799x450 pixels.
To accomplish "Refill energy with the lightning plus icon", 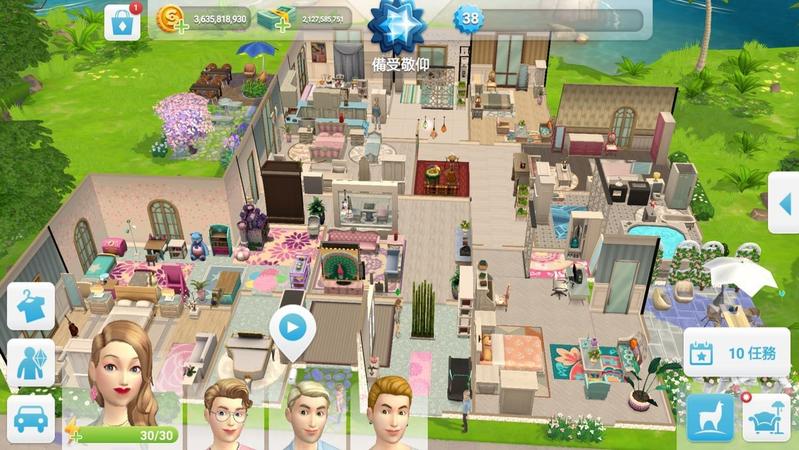I will (x=75, y=434).
